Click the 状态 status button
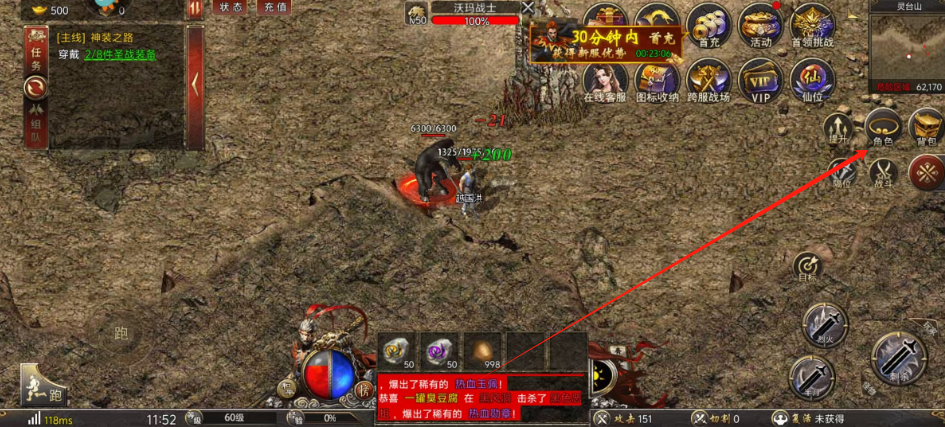 (x=231, y=7)
